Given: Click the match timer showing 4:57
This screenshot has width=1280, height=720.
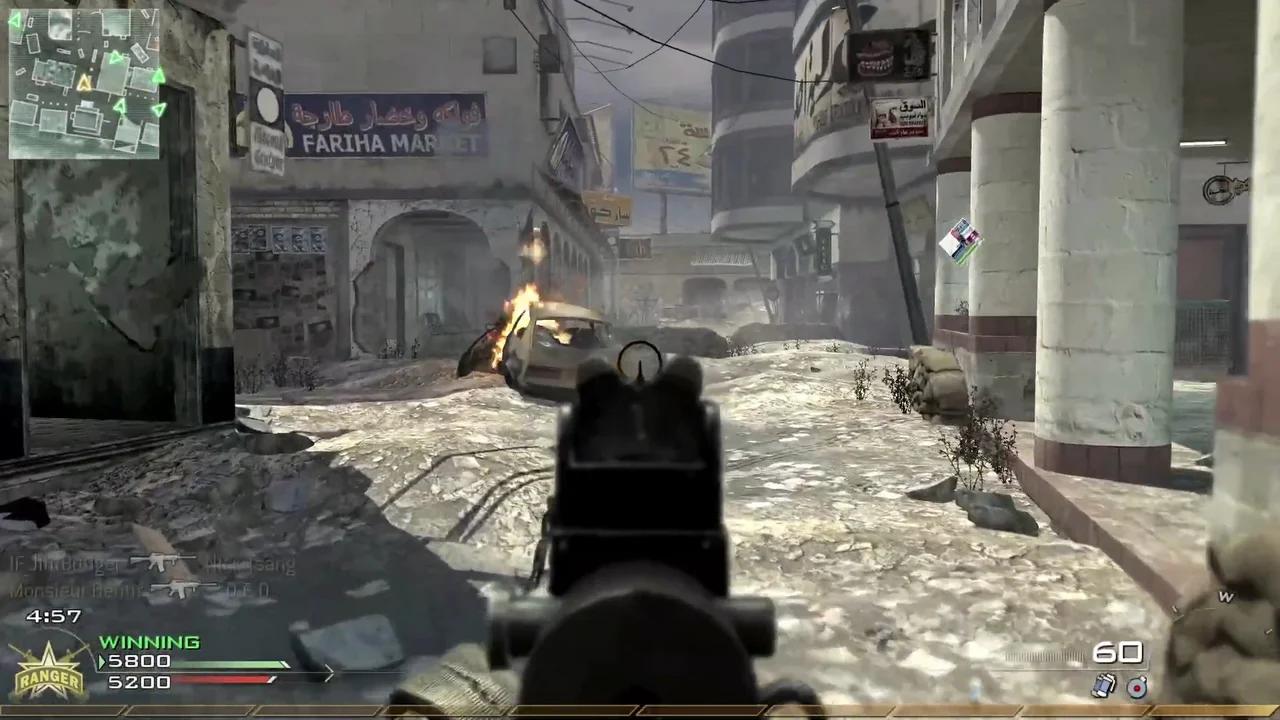Looking at the screenshot, I should coord(52,617).
